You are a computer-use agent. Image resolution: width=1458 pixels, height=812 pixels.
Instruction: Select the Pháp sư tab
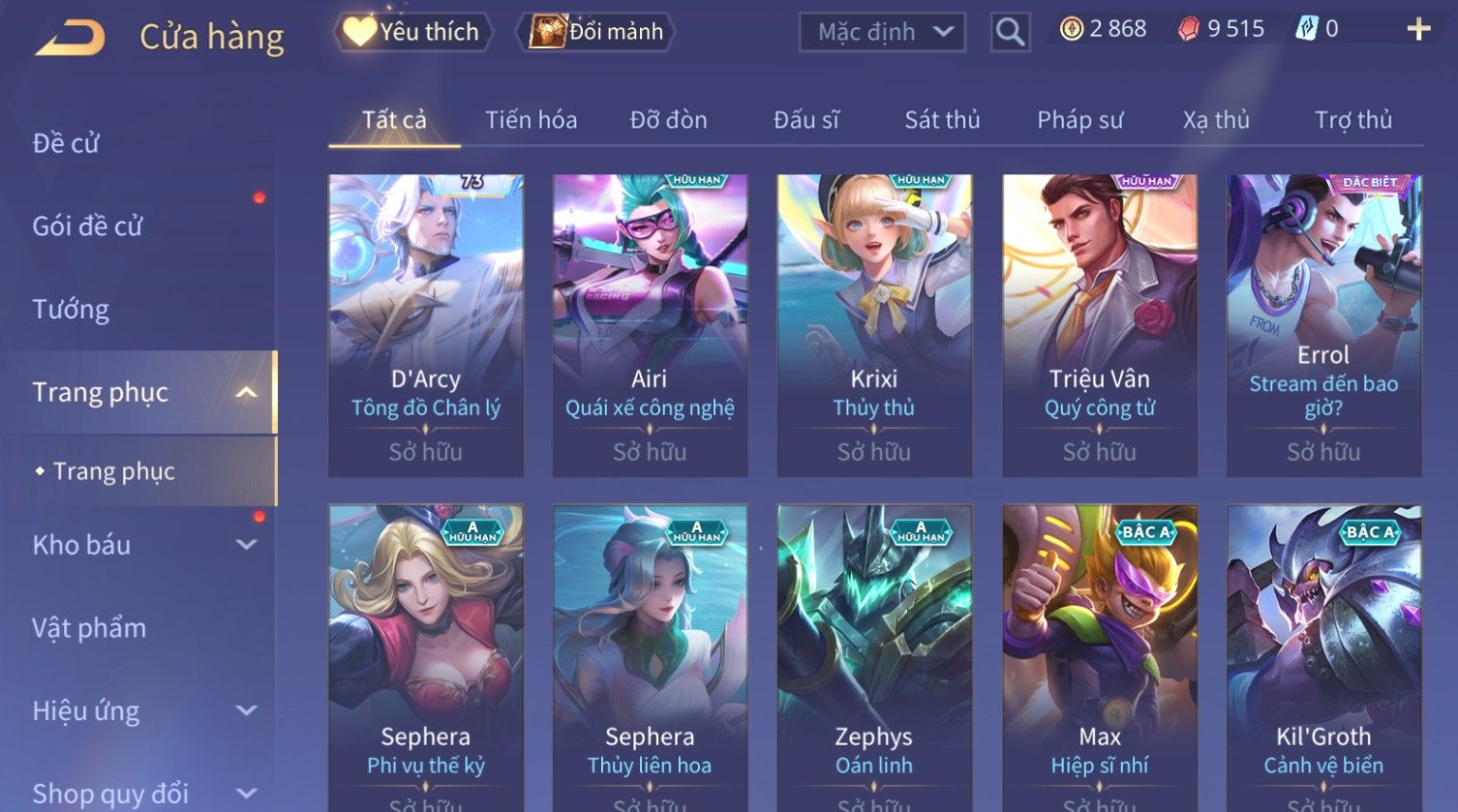[x=1079, y=120]
